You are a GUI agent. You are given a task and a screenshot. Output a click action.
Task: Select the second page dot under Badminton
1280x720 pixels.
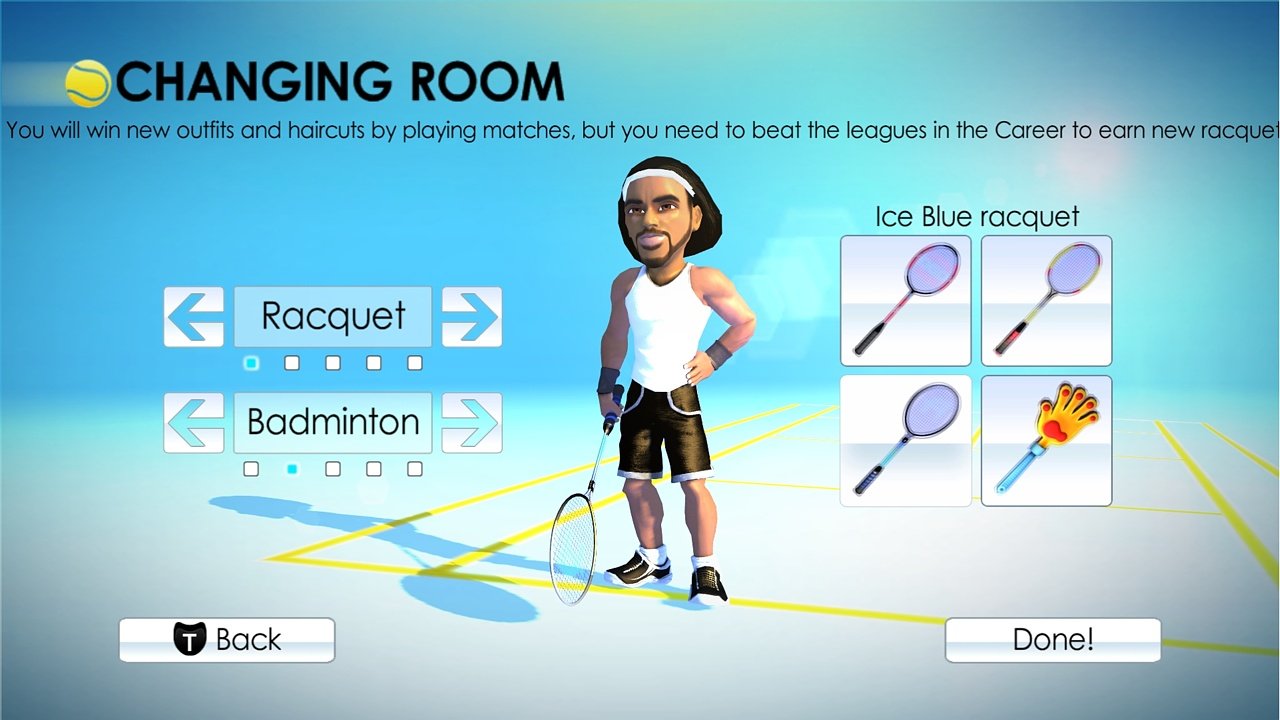291,468
